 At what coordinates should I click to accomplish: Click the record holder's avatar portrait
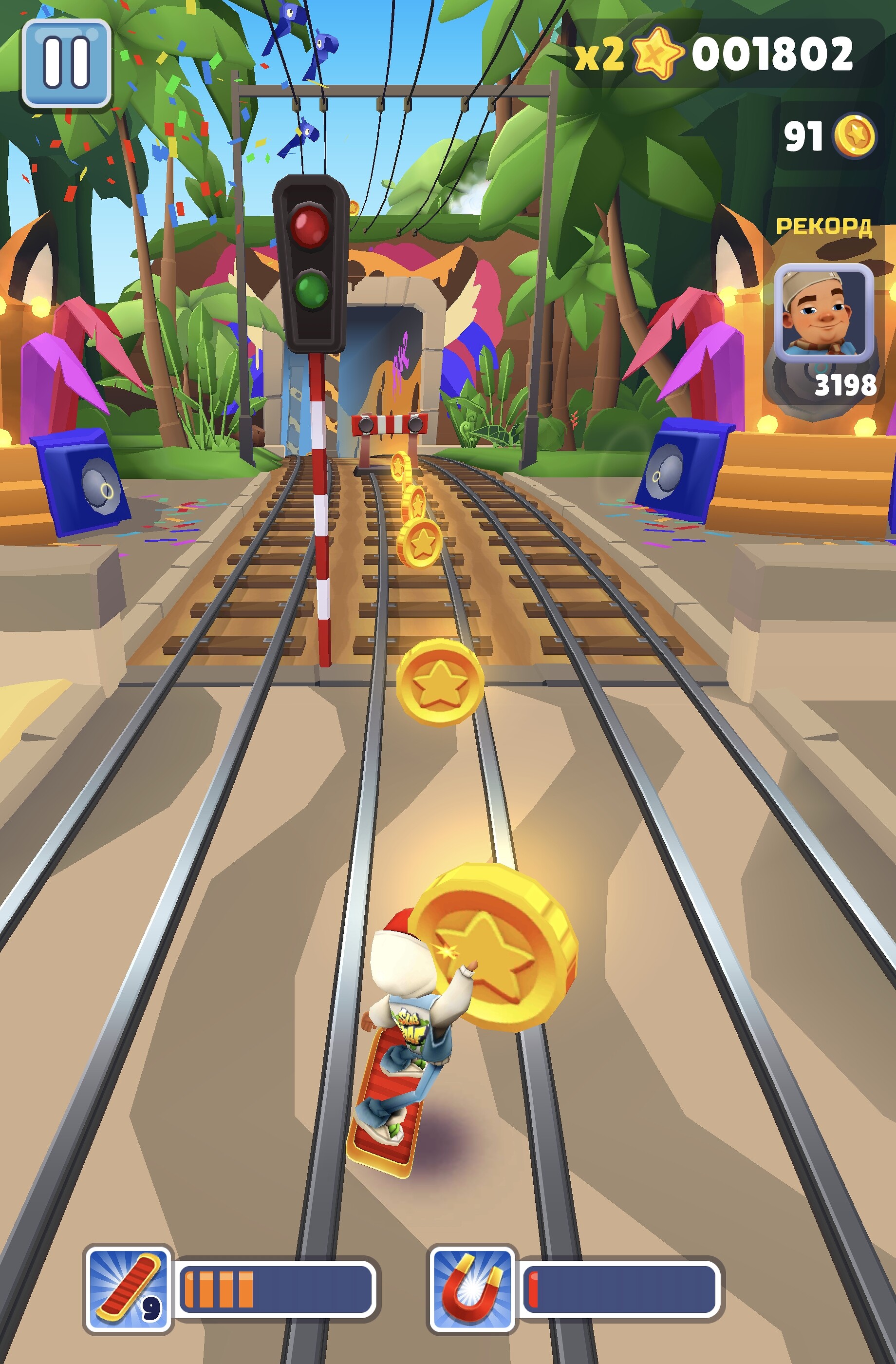tap(823, 313)
